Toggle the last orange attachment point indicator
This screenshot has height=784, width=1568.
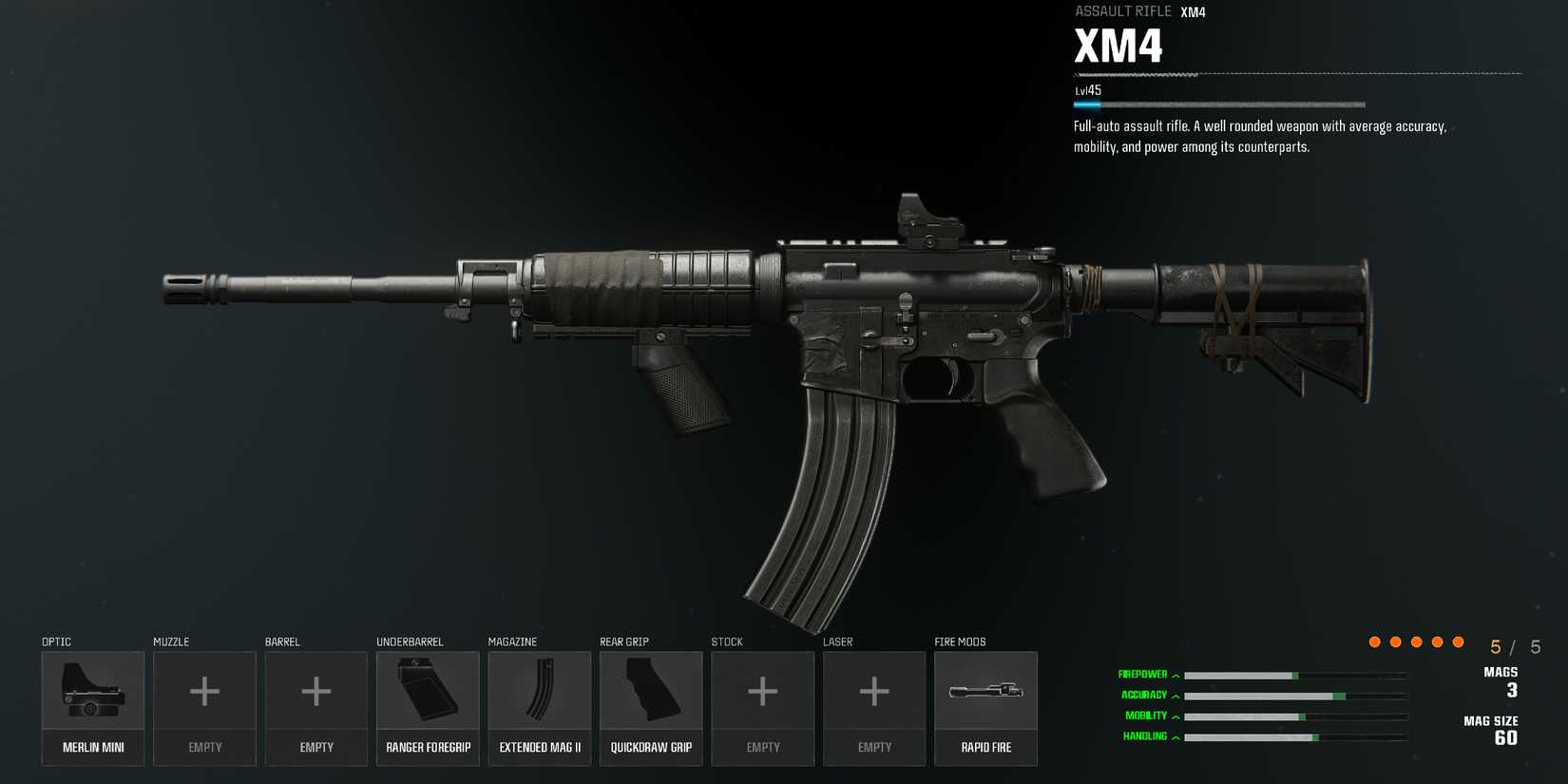pyautogui.click(x=1459, y=641)
